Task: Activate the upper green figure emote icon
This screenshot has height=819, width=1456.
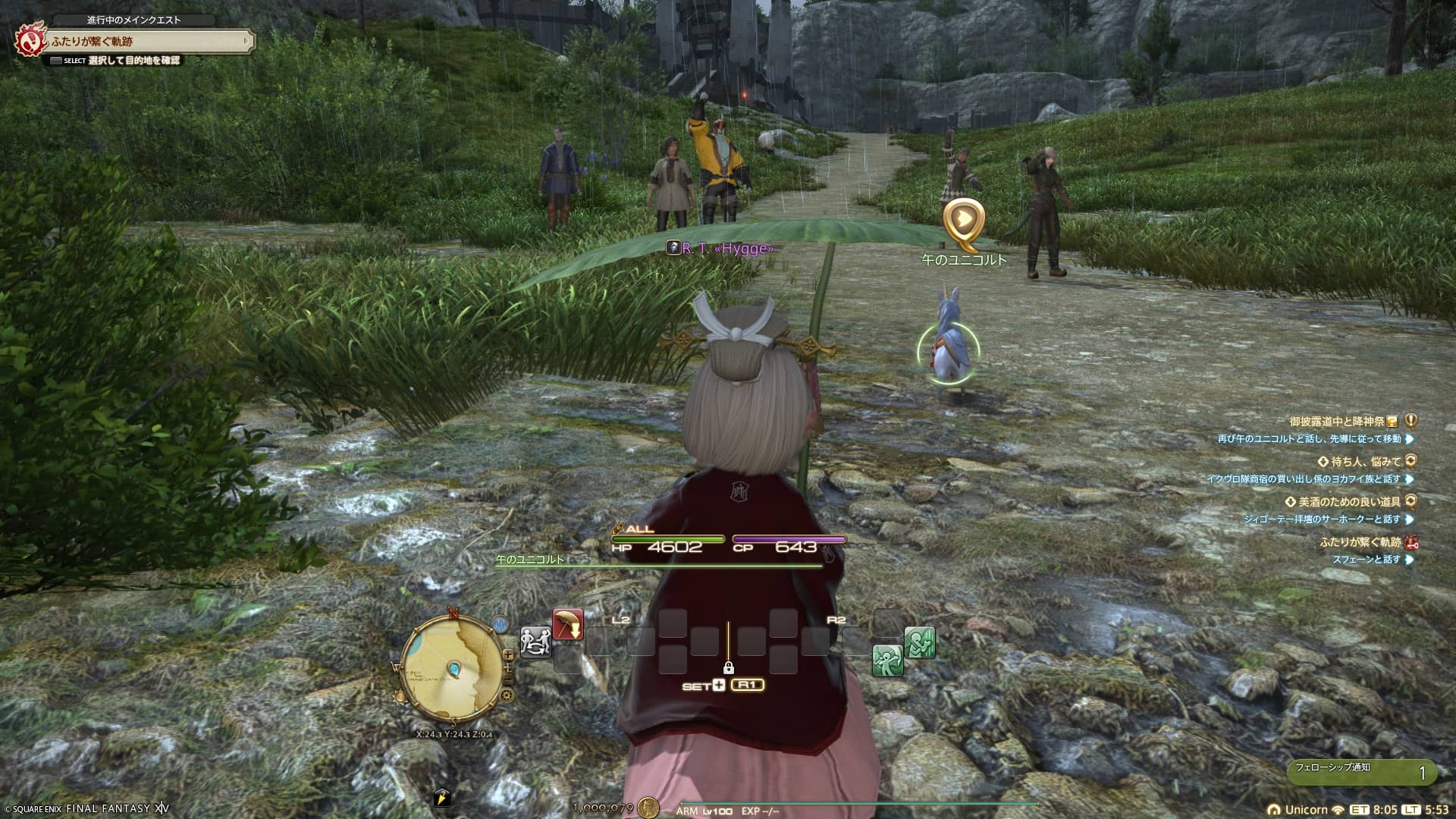Action: click(919, 642)
